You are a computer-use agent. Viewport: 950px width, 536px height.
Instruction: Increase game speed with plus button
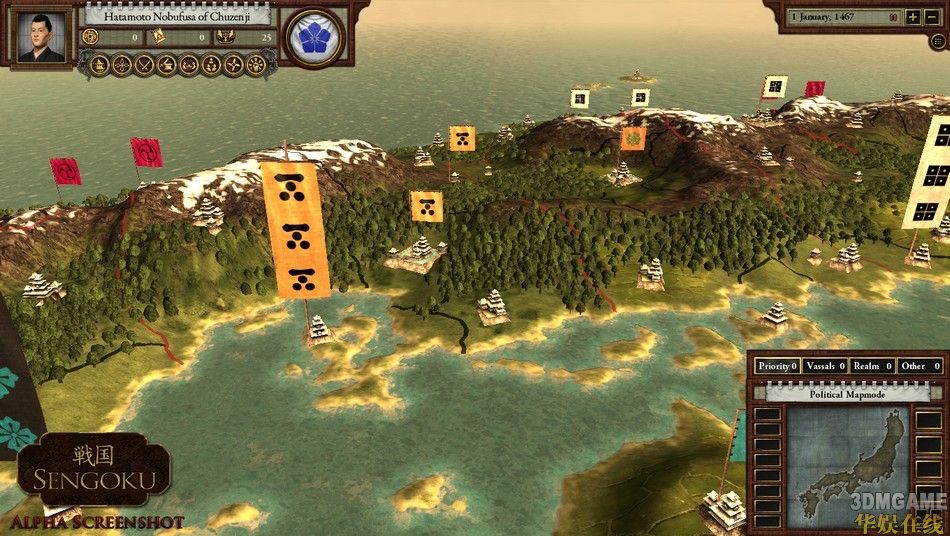click(x=914, y=17)
